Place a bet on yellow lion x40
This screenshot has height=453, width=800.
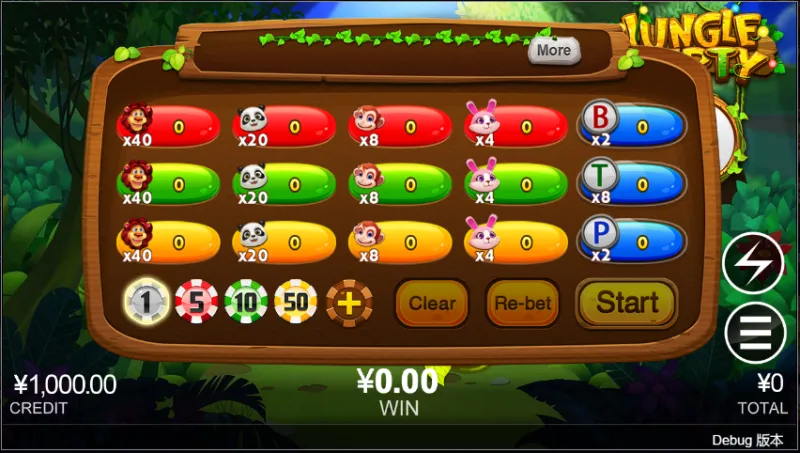[170, 242]
